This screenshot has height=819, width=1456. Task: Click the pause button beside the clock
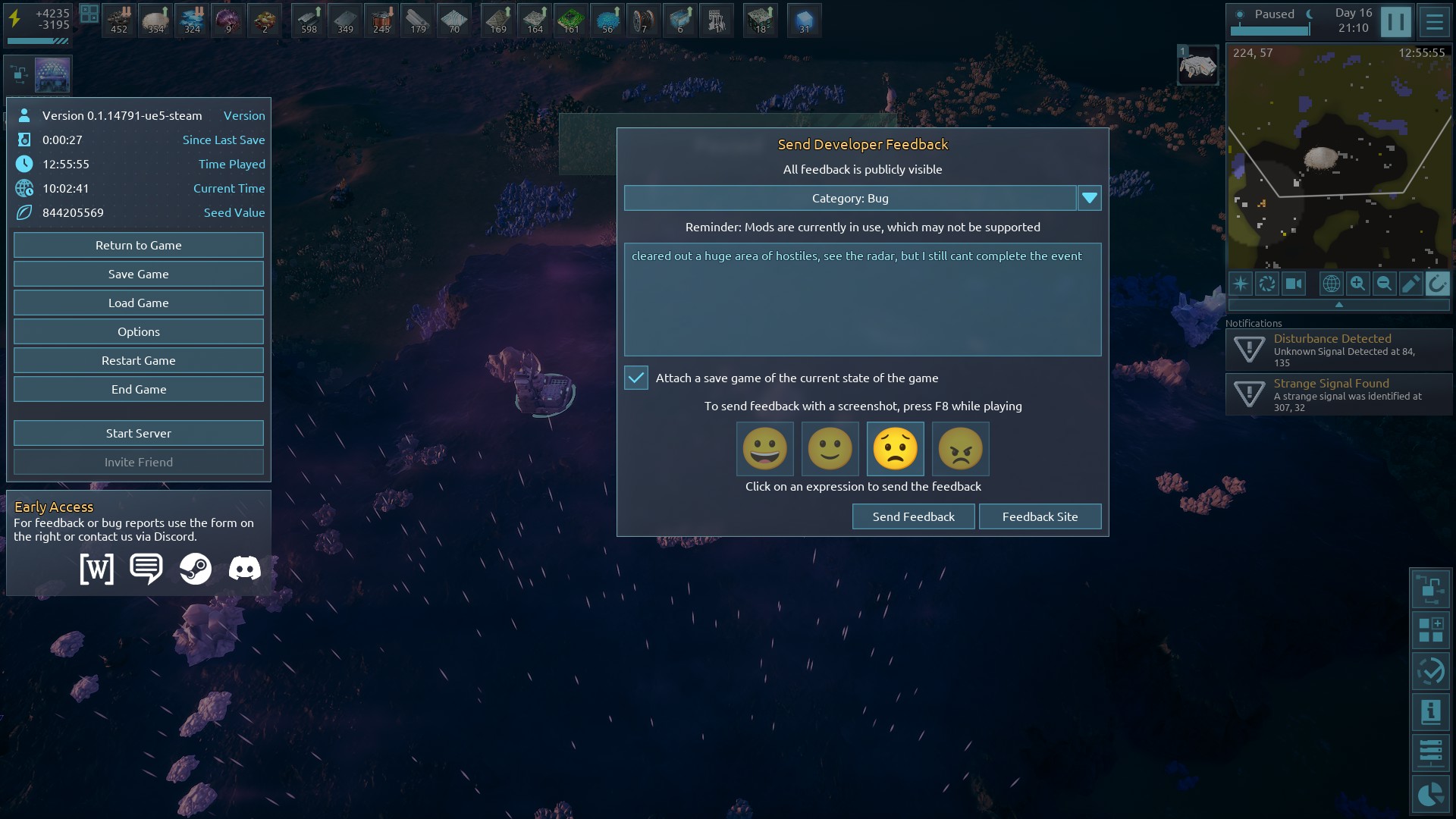[x=1395, y=21]
